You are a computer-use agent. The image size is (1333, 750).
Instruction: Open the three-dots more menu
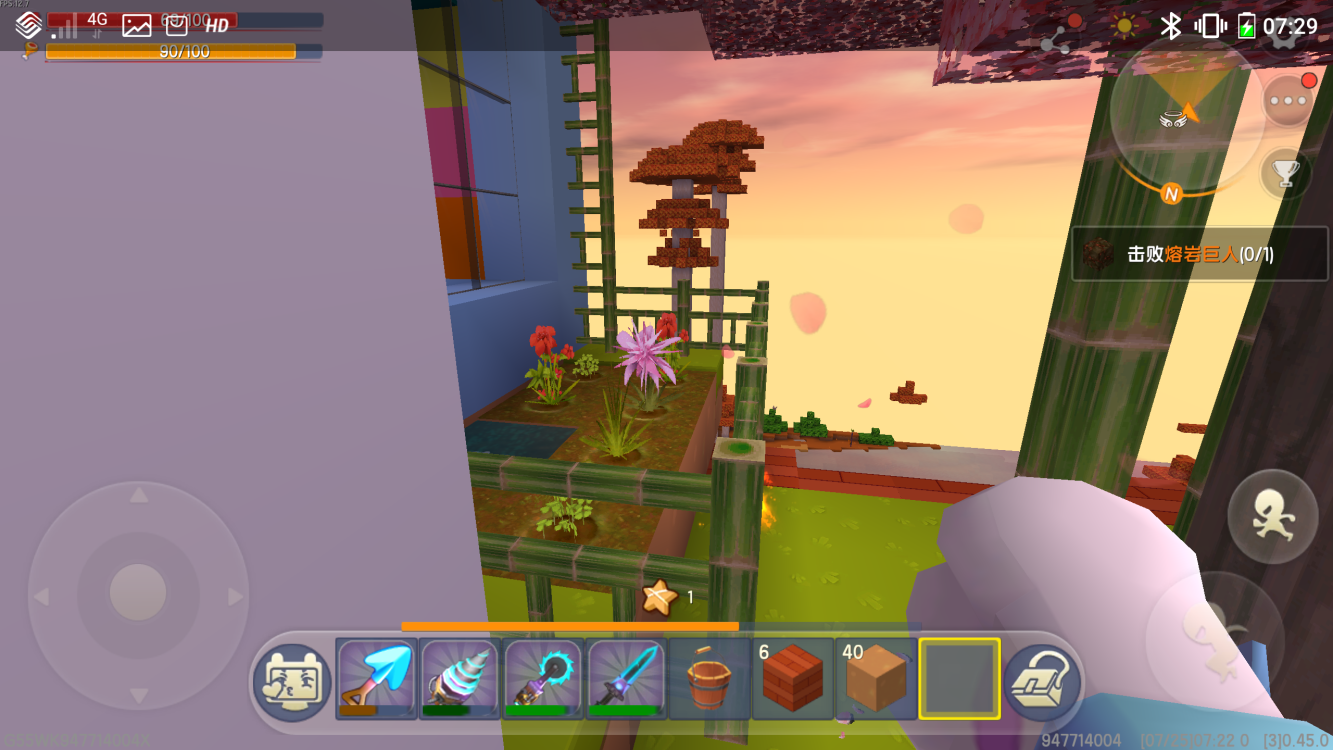[x=1288, y=100]
